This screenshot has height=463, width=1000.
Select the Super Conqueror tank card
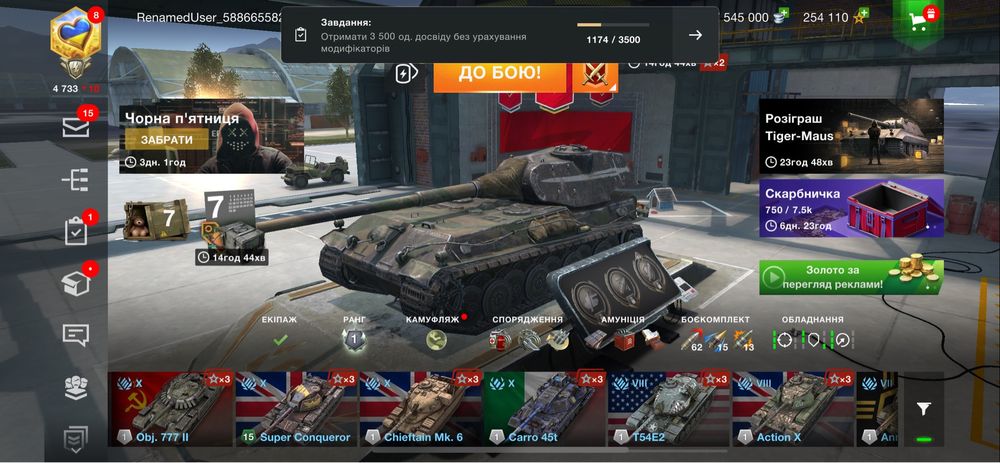[295, 408]
